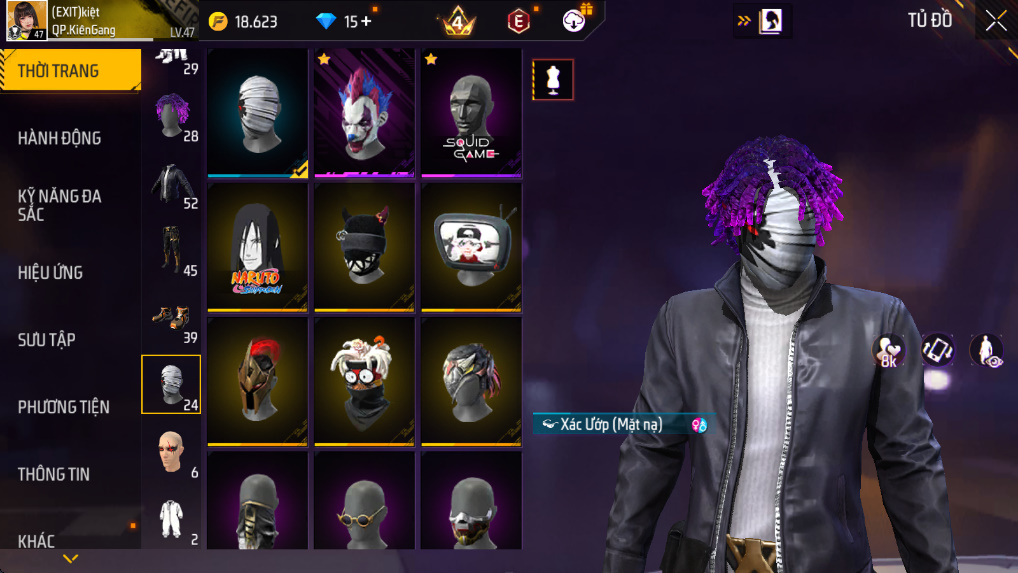
Task: Select the black cat-ear beanie mask
Action: tap(364, 246)
